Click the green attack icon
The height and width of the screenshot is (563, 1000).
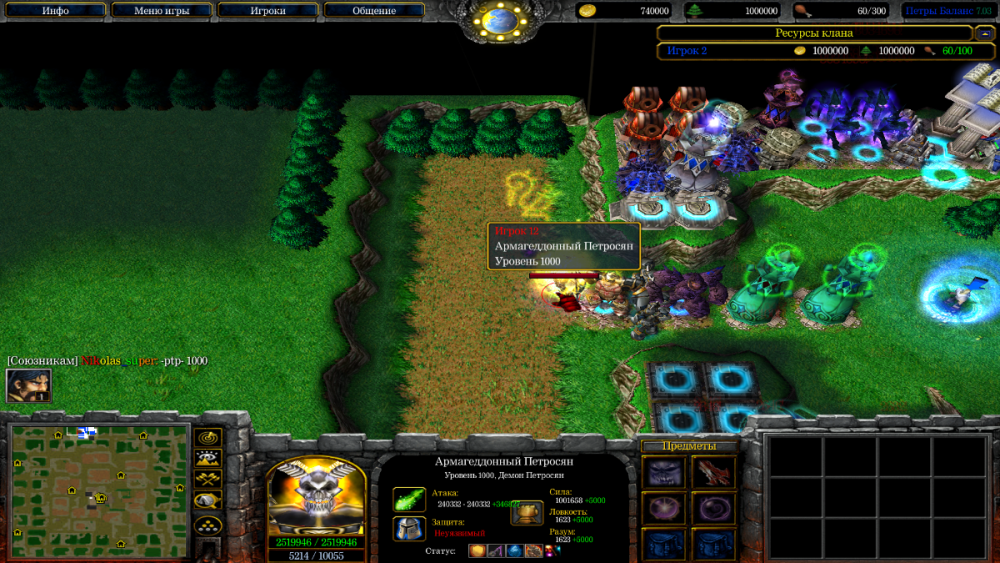(x=409, y=499)
